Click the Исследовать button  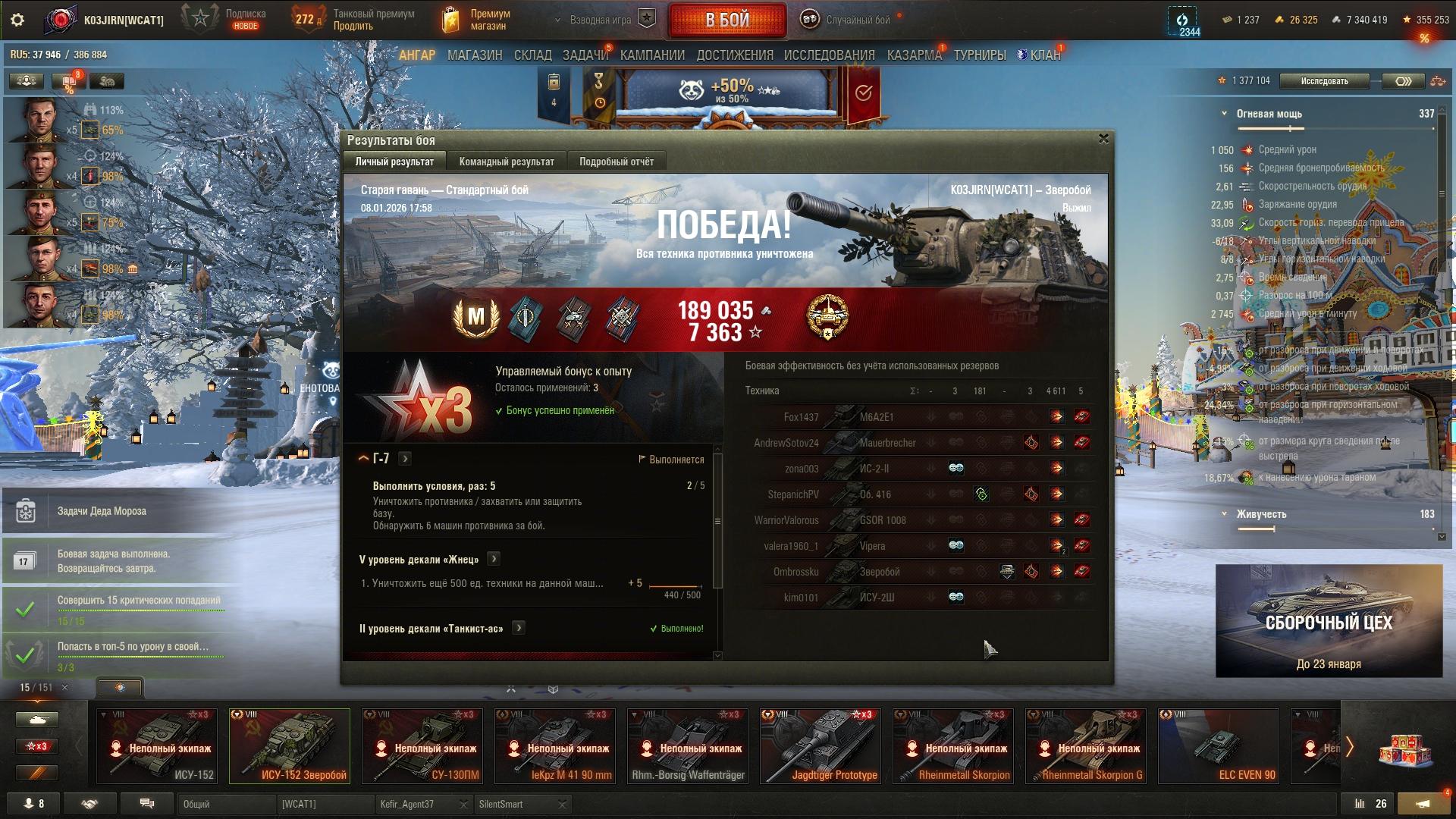[x=1324, y=81]
